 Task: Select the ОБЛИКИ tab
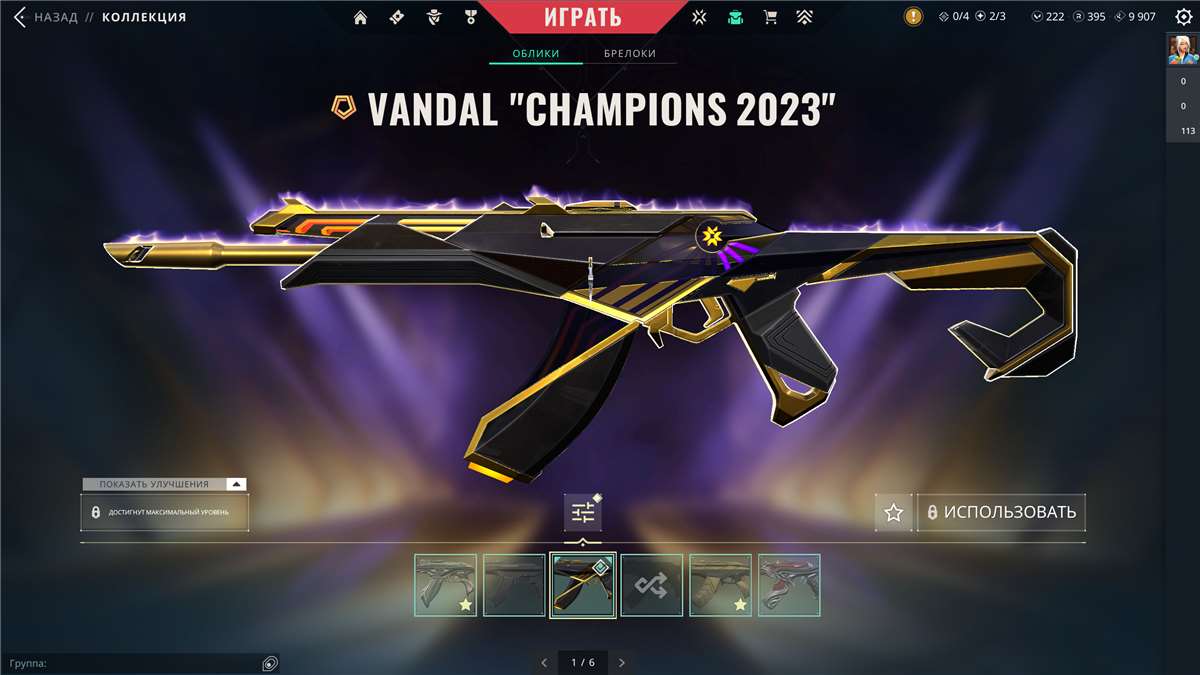[535, 53]
